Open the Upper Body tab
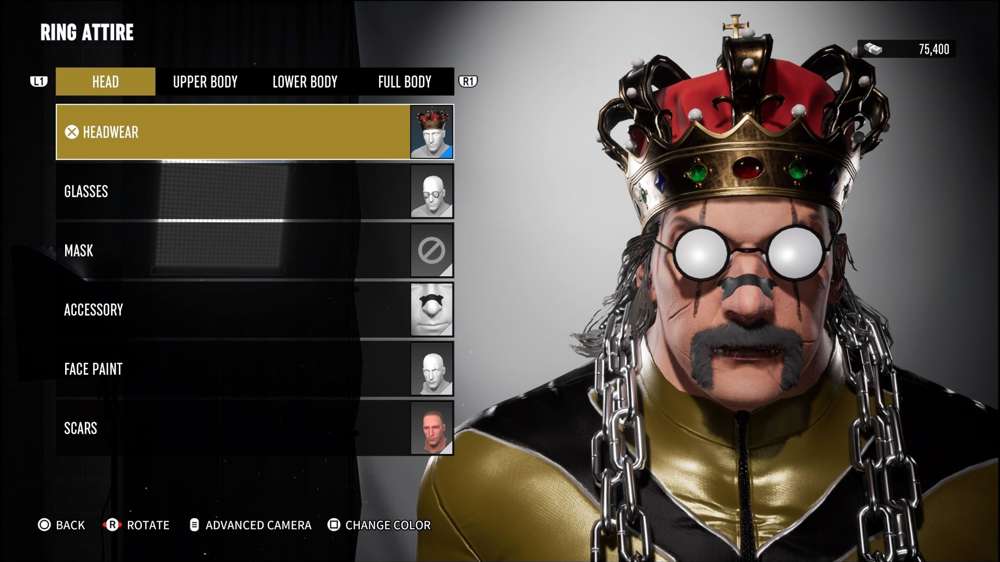This screenshot has height=562, width=1000. pos(205,82)
